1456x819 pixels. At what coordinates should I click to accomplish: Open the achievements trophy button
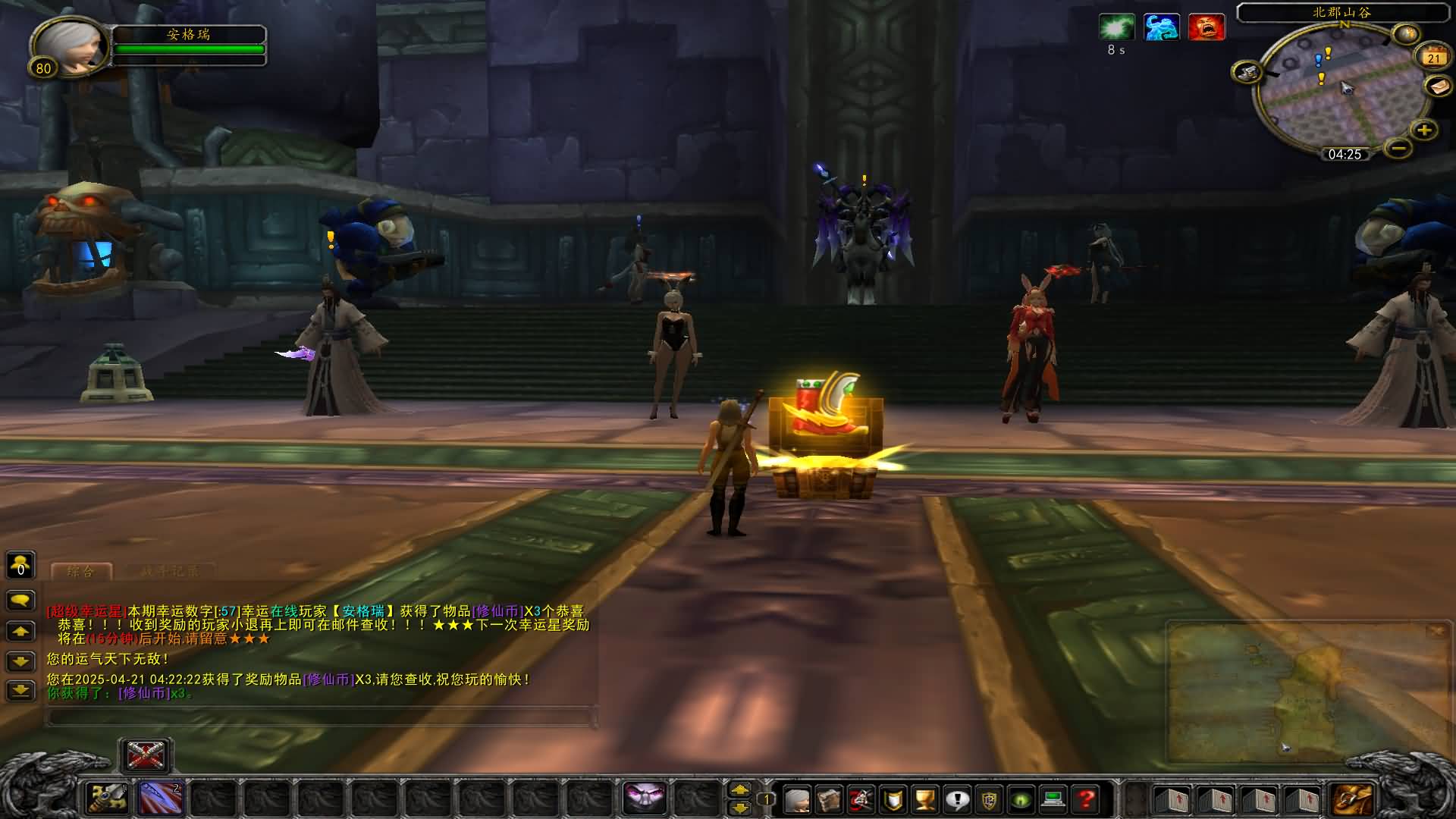pos(925,799)
